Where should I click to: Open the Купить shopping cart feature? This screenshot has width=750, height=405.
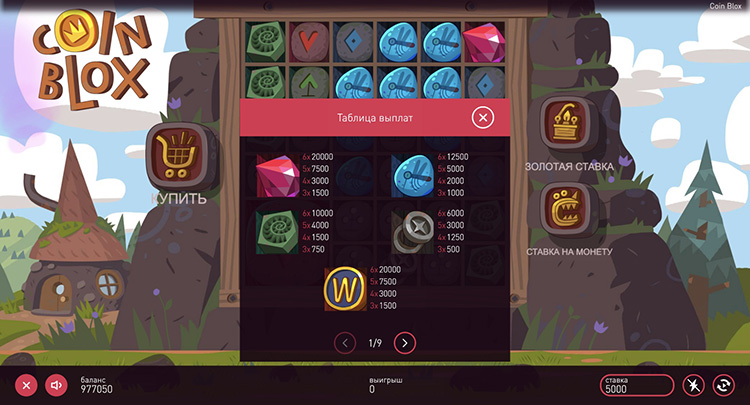178,155
